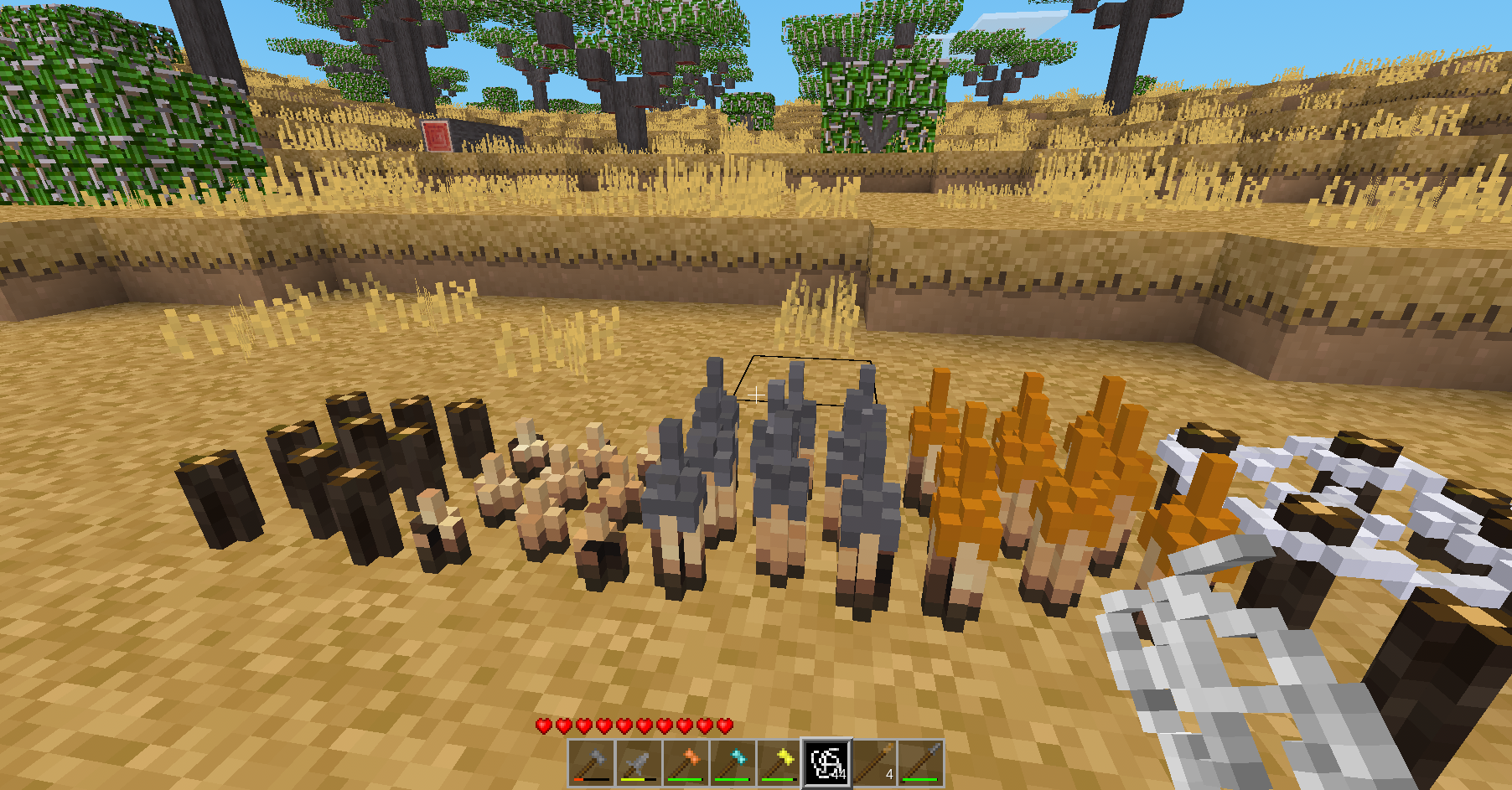1512x790 pixels.
Task: Equip the gray-tipped spear slot
Action: pyautogui.click(x=921, y=763)
